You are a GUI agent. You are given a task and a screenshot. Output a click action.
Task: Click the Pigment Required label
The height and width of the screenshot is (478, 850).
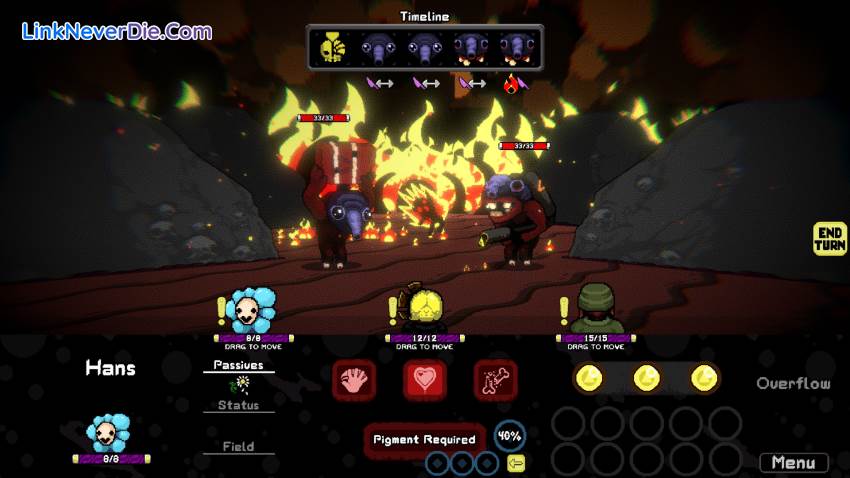click(425, 439)
